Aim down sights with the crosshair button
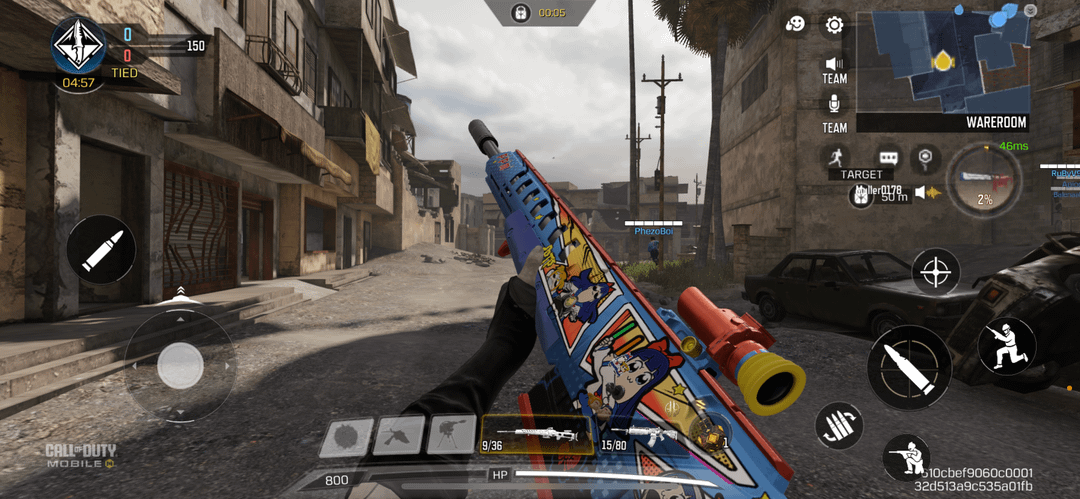 tap(936, 271)
